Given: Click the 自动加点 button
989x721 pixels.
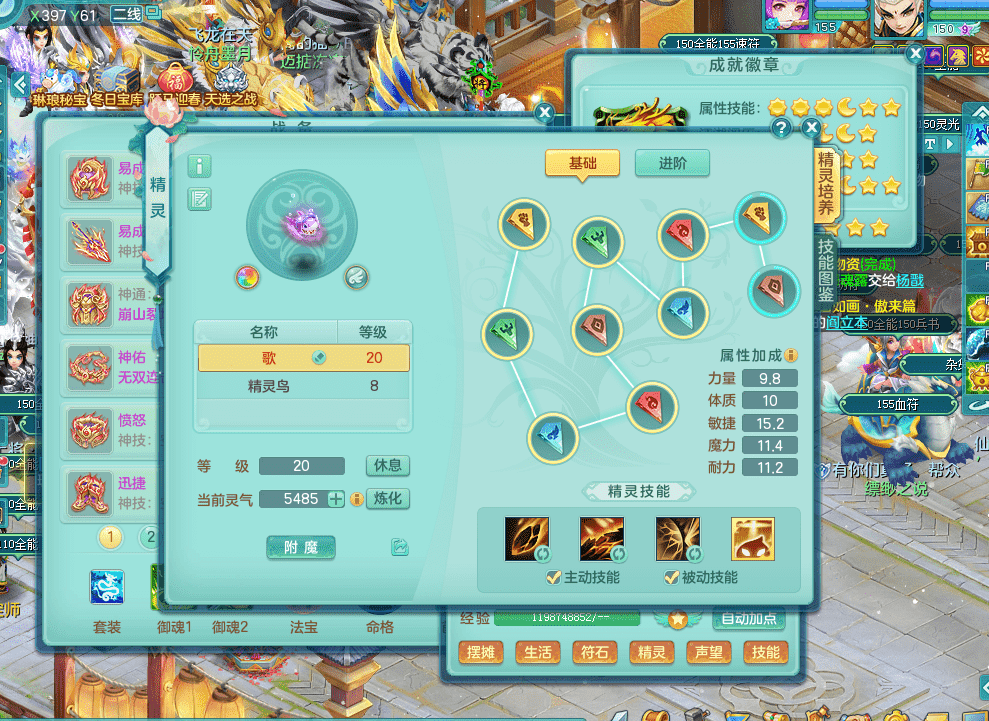Looking at the screenshot, I should tap(748, 619).
